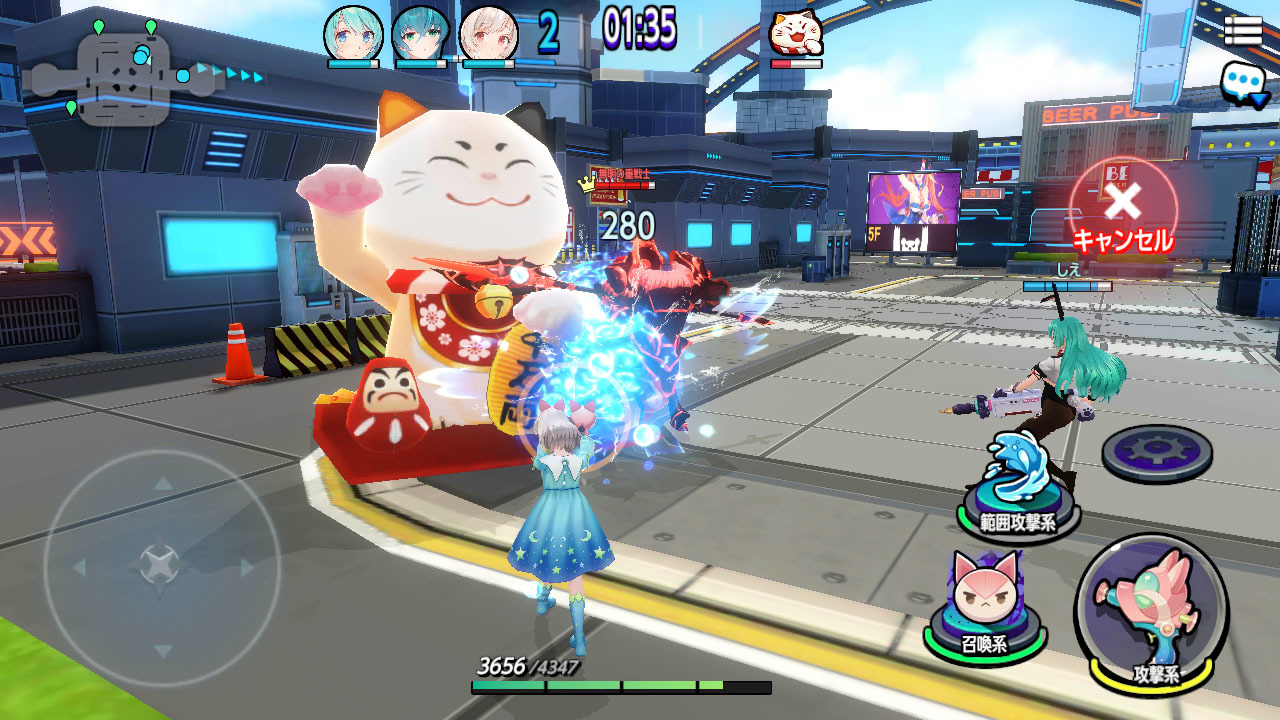
Task: Trigger the 攻撃系 attack skill
Action: 1150,613
